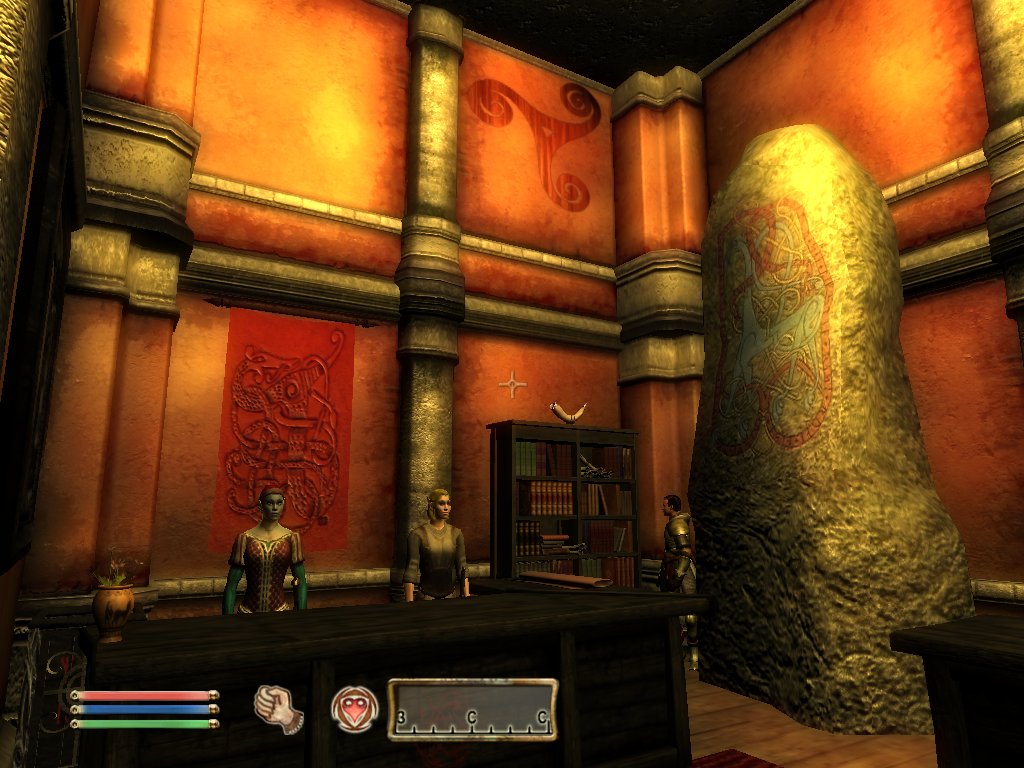Click the hand-to-hand fist weapon icon

(x=279, y=709)
